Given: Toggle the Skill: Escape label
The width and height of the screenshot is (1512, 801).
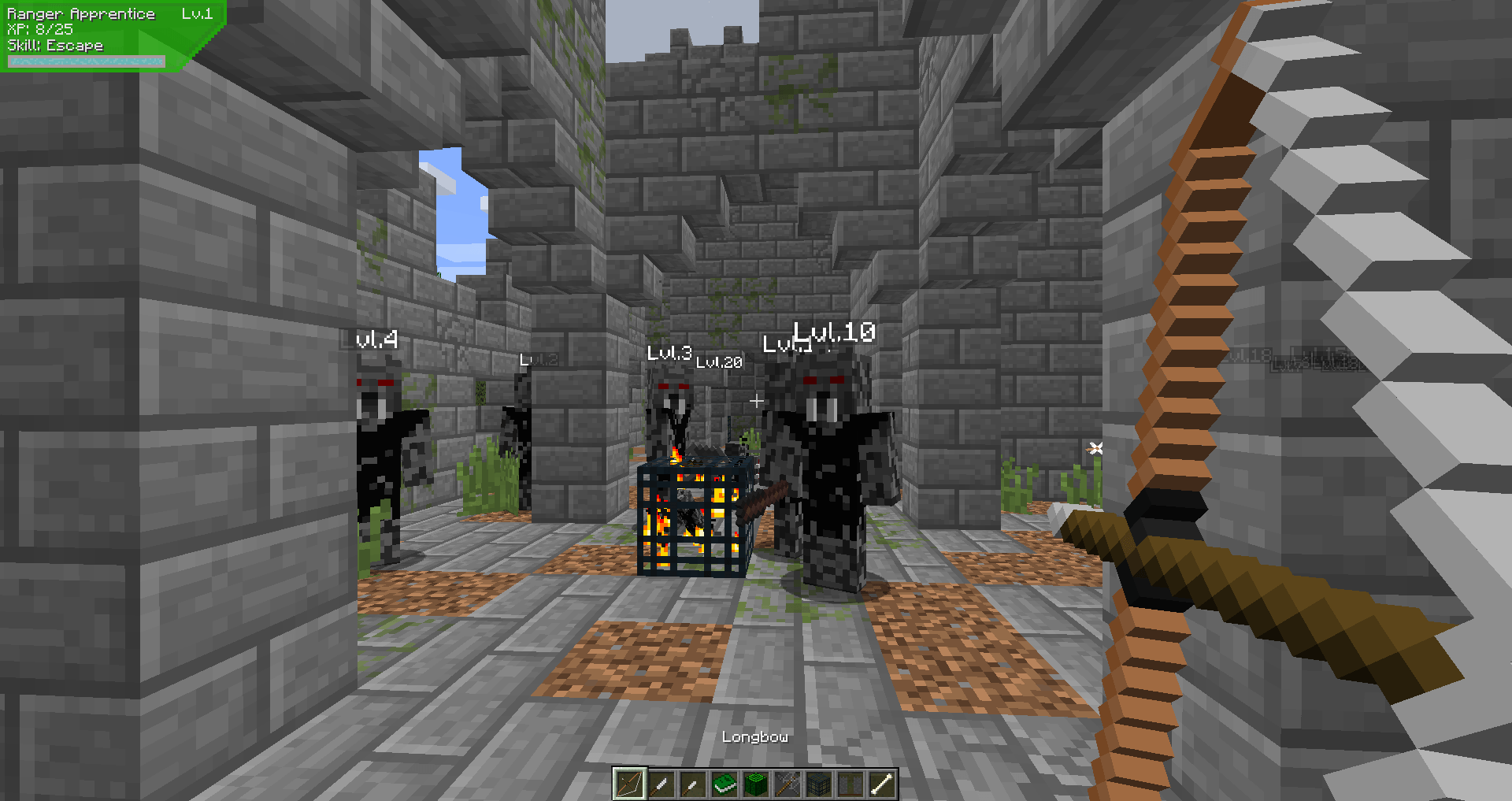Looking at the screenshot, I should [54, 46].
